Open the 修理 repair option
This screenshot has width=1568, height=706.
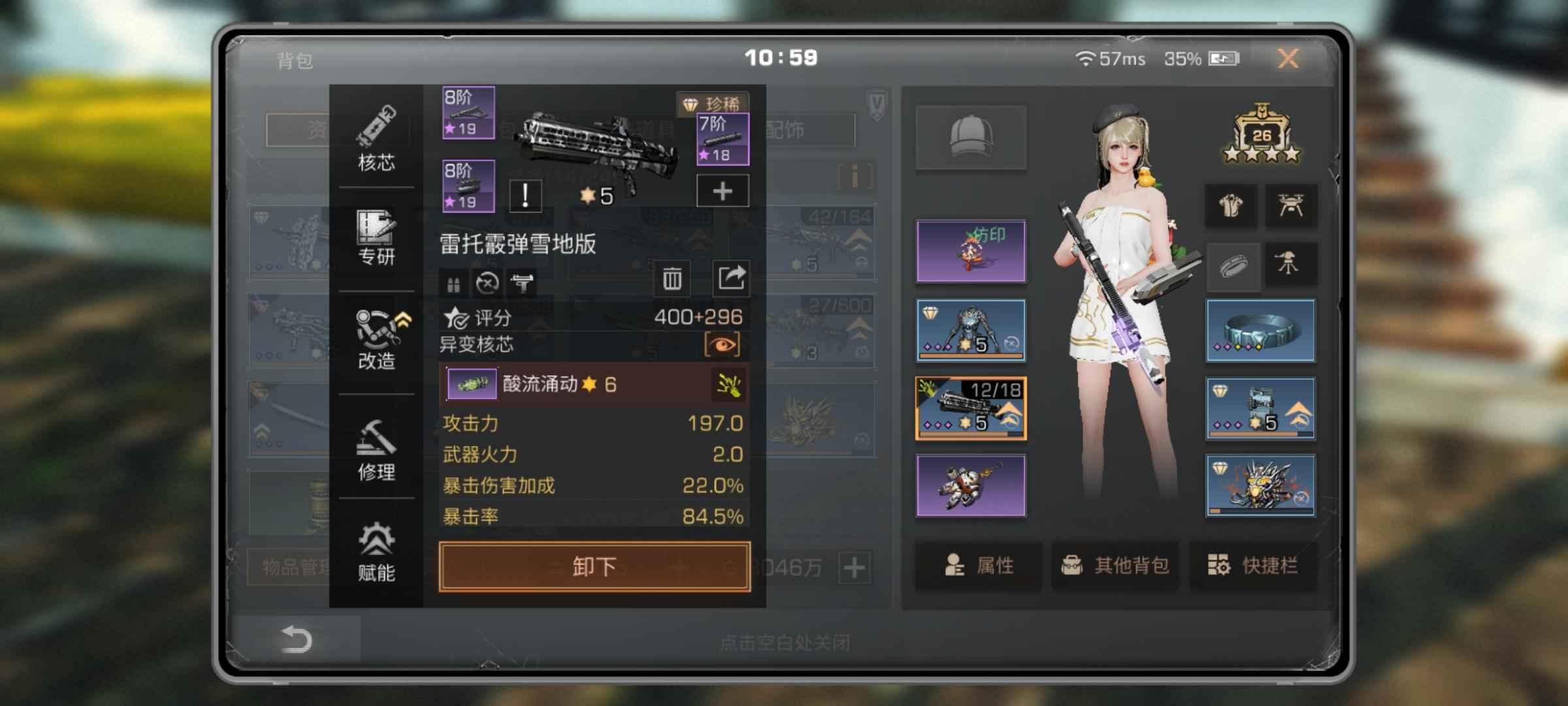point(376,450)
